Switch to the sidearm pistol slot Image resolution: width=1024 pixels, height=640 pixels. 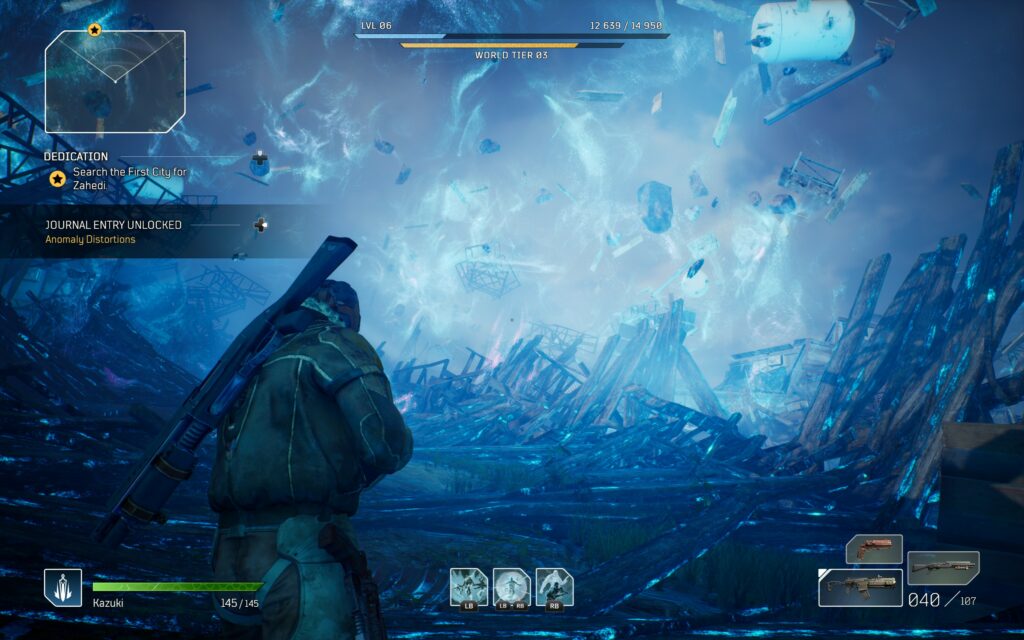point(874,548)
